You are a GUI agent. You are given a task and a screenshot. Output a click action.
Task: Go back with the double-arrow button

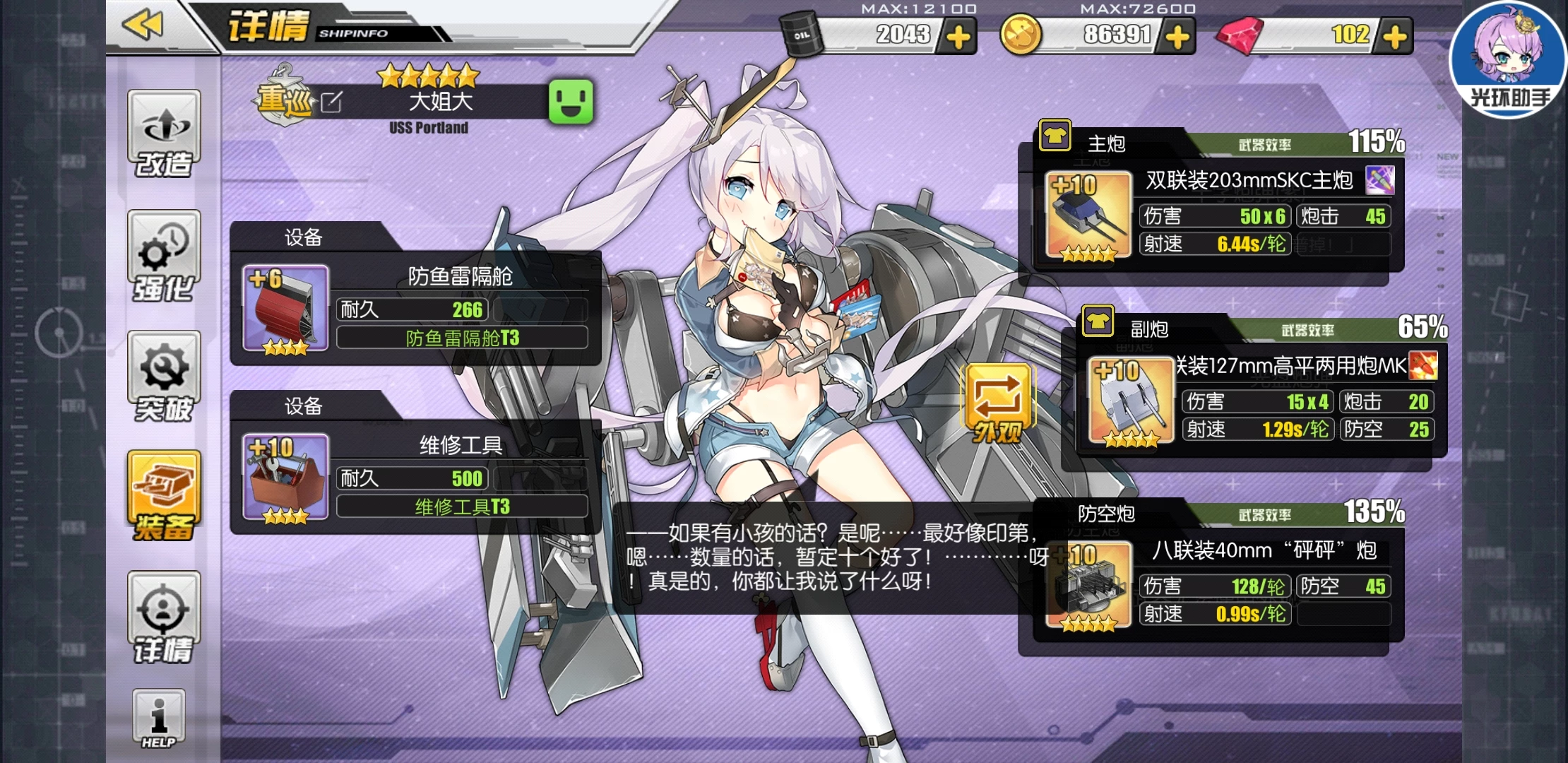[143, 25]
